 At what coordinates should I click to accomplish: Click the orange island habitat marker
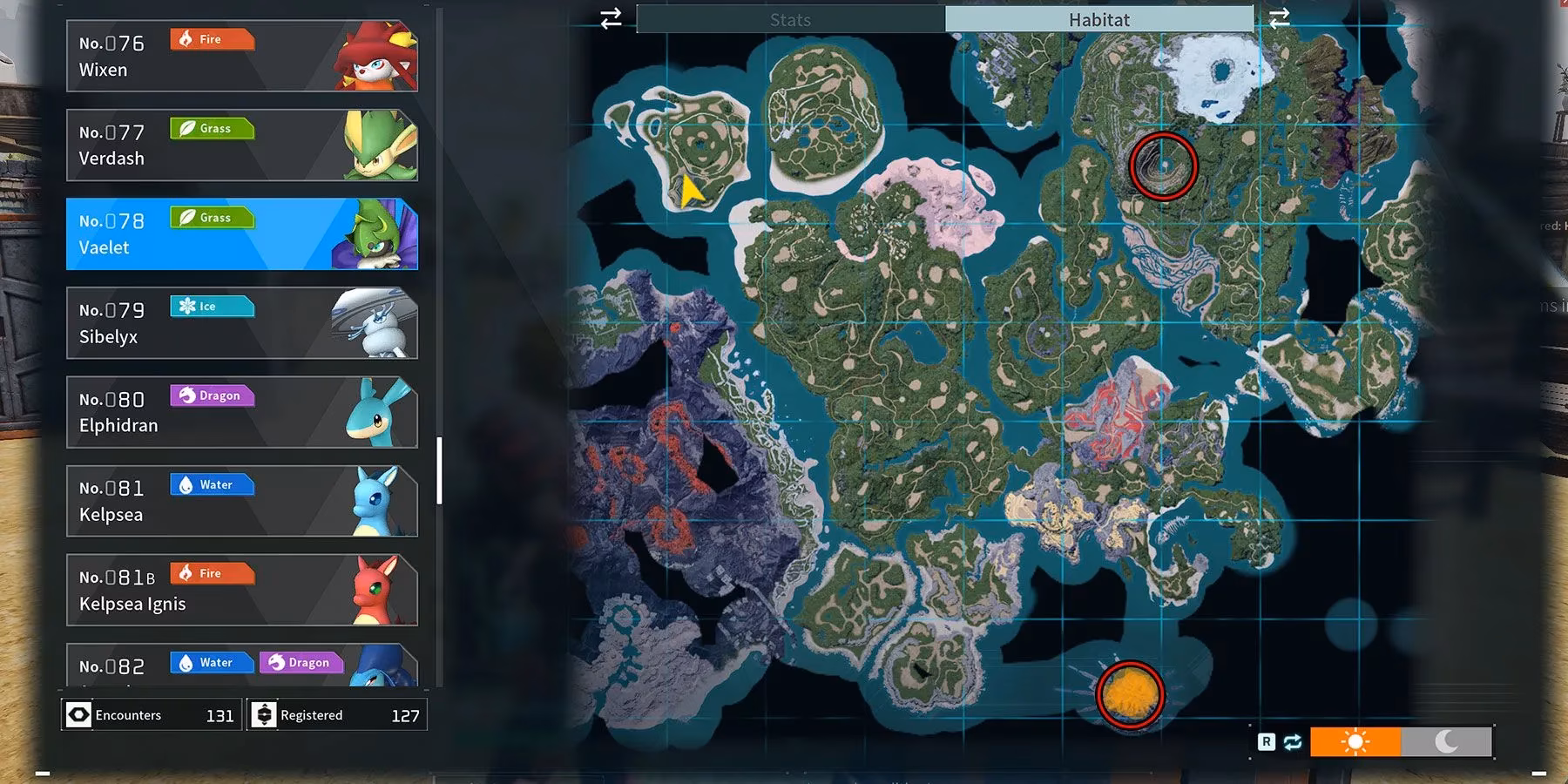point(1131,694)
